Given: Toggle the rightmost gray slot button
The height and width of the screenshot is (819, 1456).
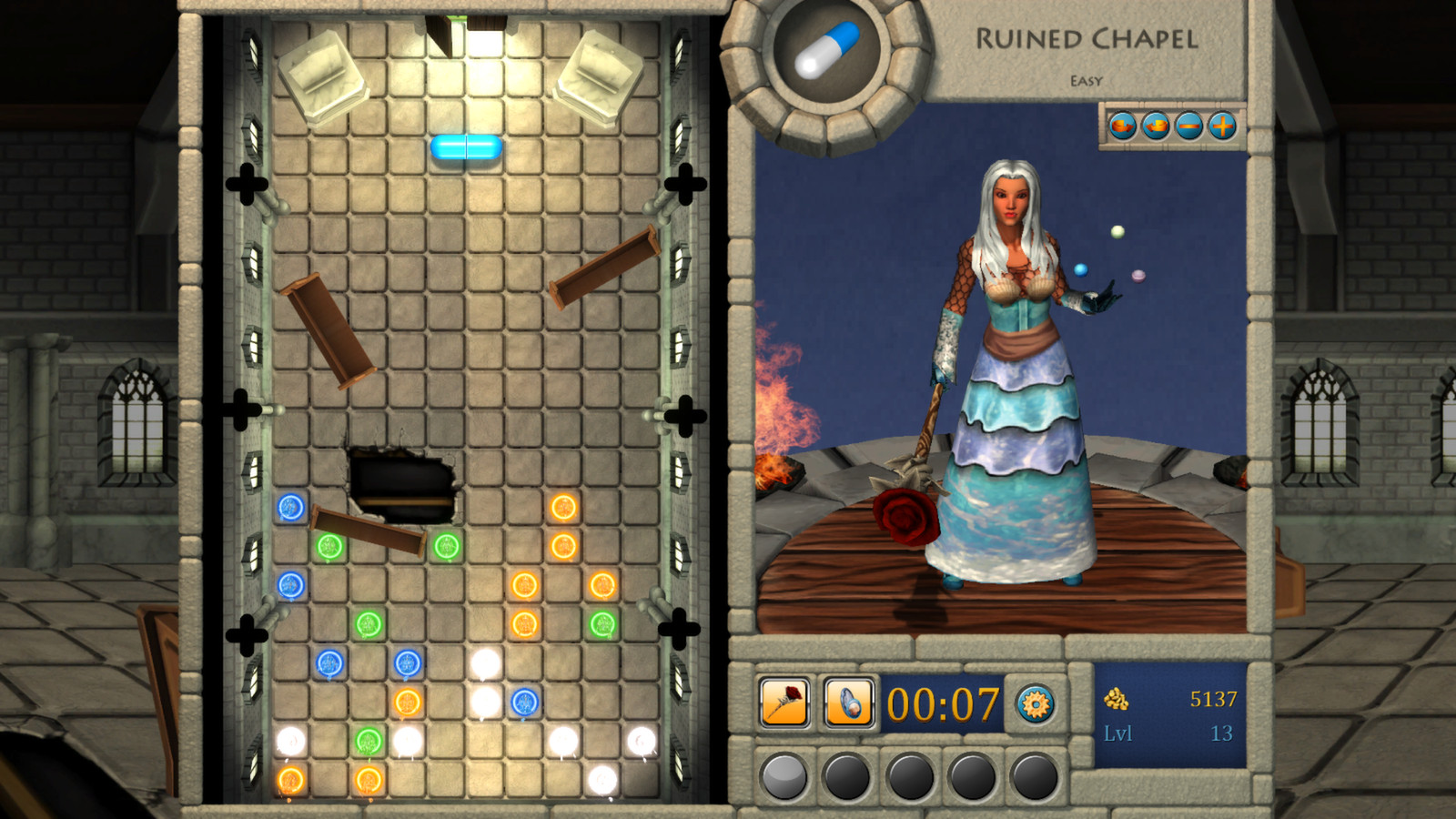Looking at the screenshot, I should [x=1036, y=778].
